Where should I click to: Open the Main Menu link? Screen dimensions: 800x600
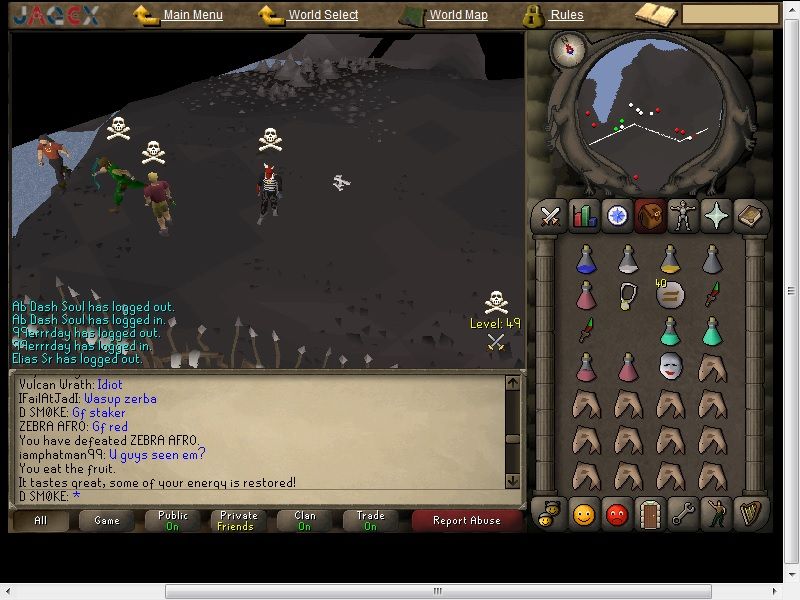tap(192, 15)
